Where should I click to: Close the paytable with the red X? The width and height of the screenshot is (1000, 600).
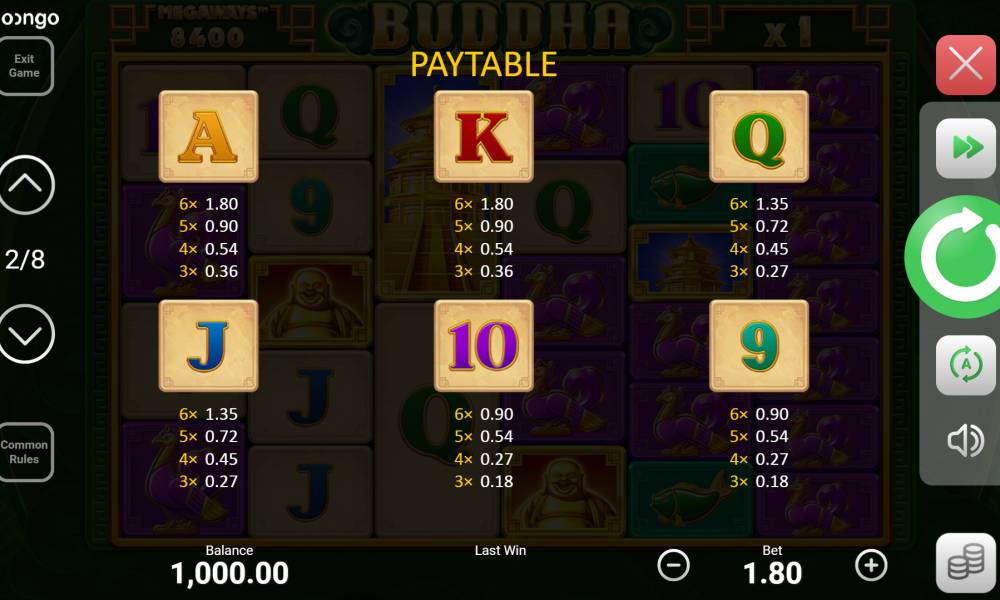965,65
